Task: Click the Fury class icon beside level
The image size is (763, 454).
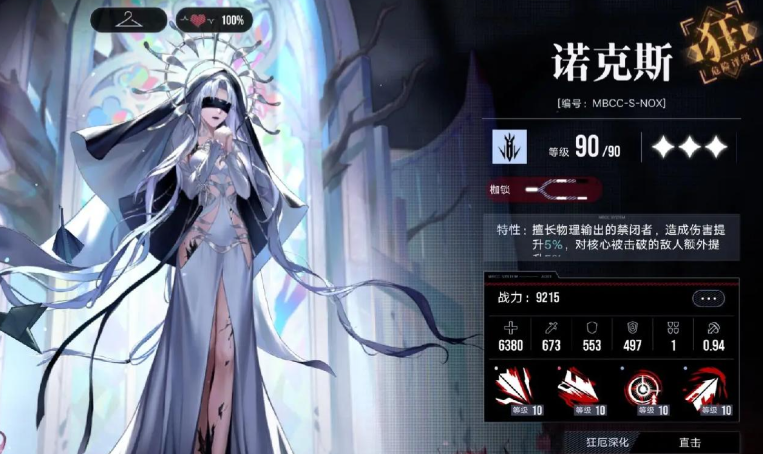Action: point(509,147)
